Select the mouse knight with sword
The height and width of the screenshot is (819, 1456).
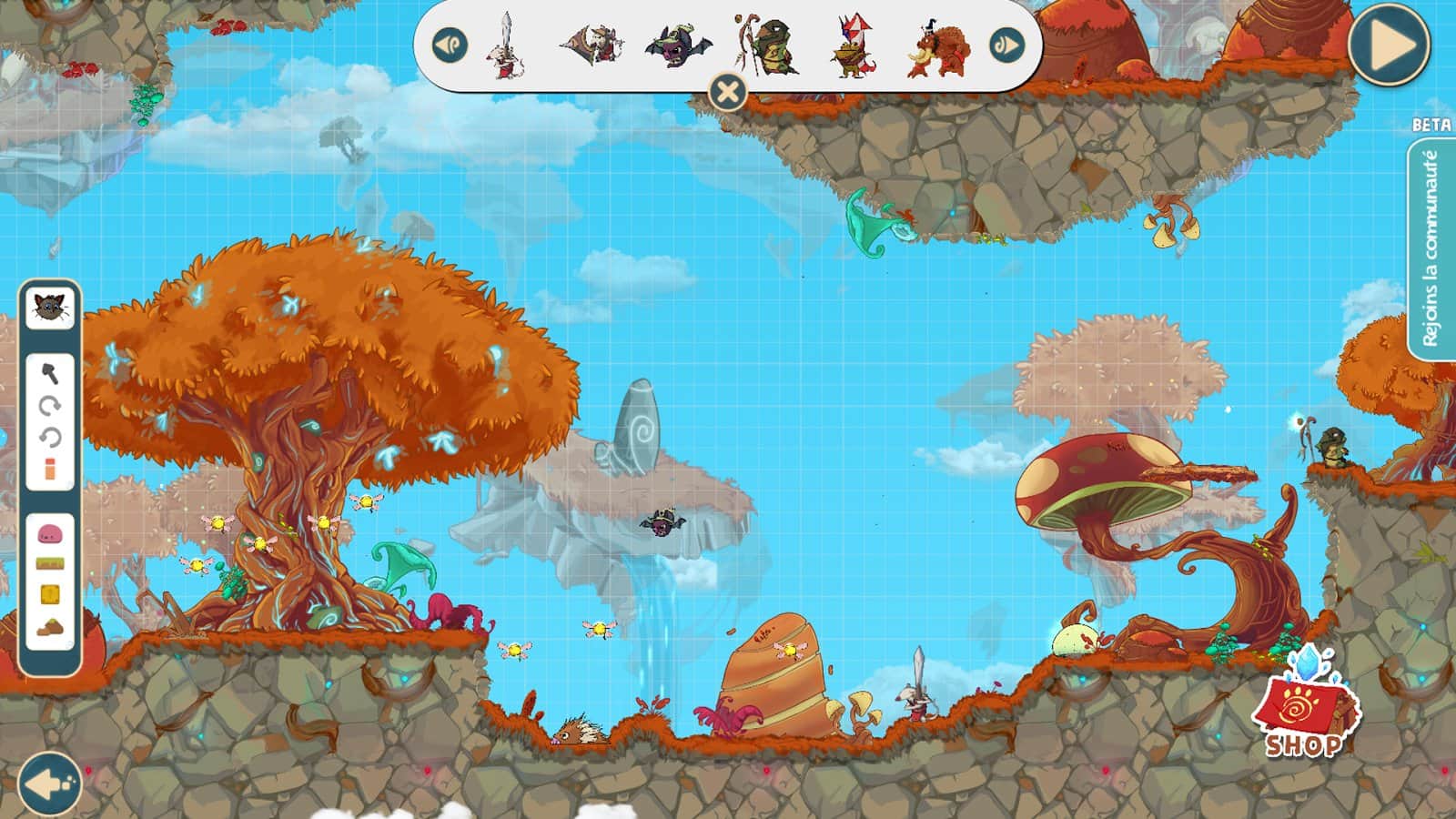[x=505, y=45]
